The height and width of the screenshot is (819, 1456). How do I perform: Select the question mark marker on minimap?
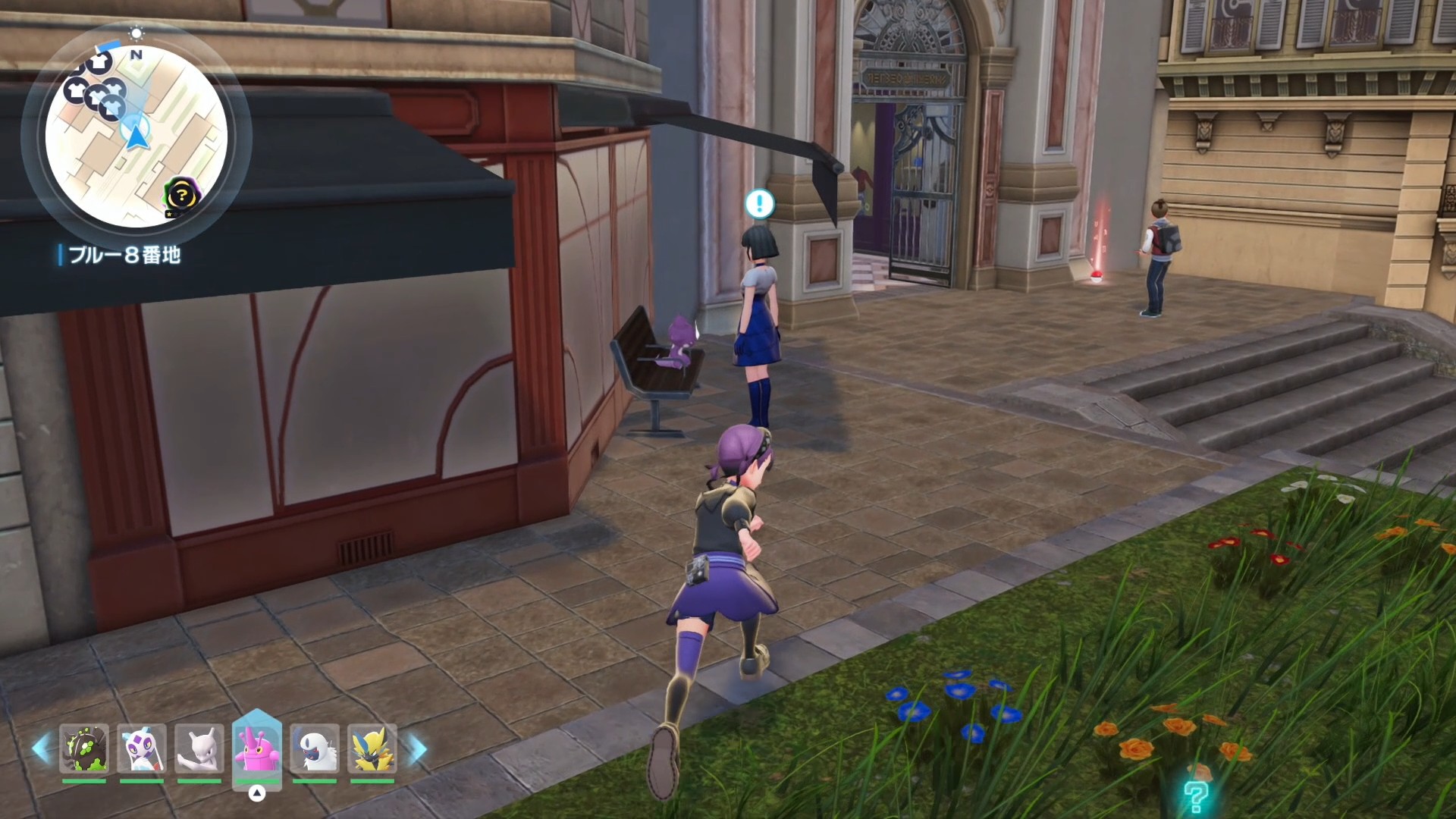182,196
